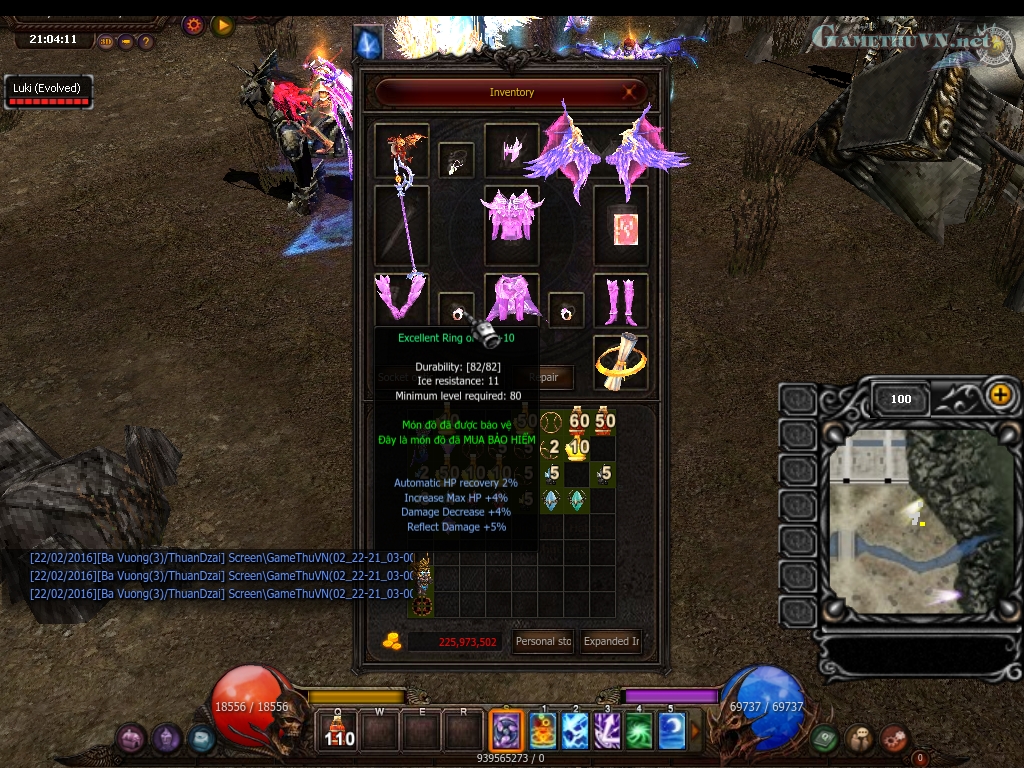Screen dimensions: 1024x768
Task: Click the yellow plus button above minimap
Action: tap(1000, 394)
